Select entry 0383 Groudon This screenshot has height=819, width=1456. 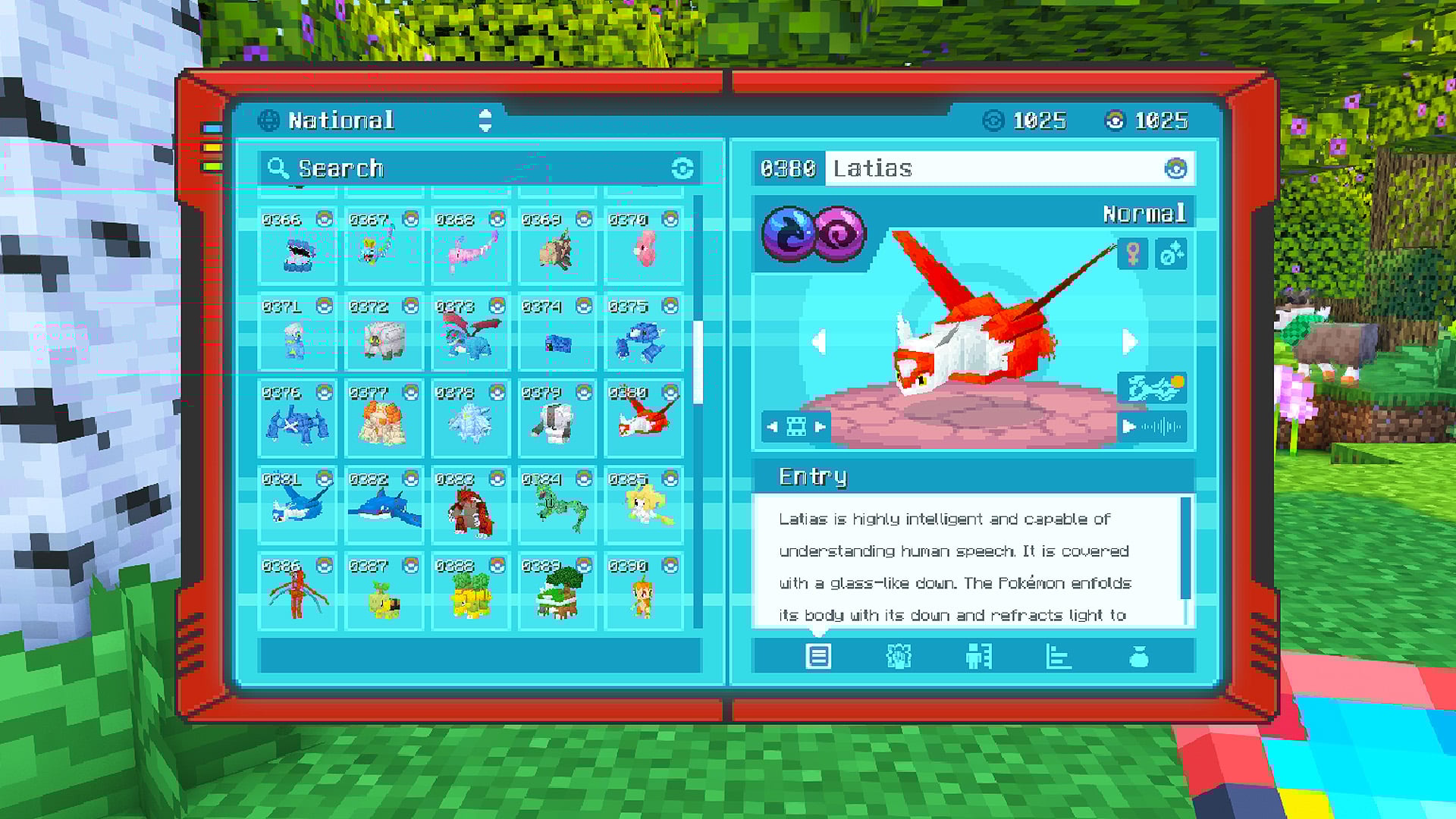click(470, 504)
